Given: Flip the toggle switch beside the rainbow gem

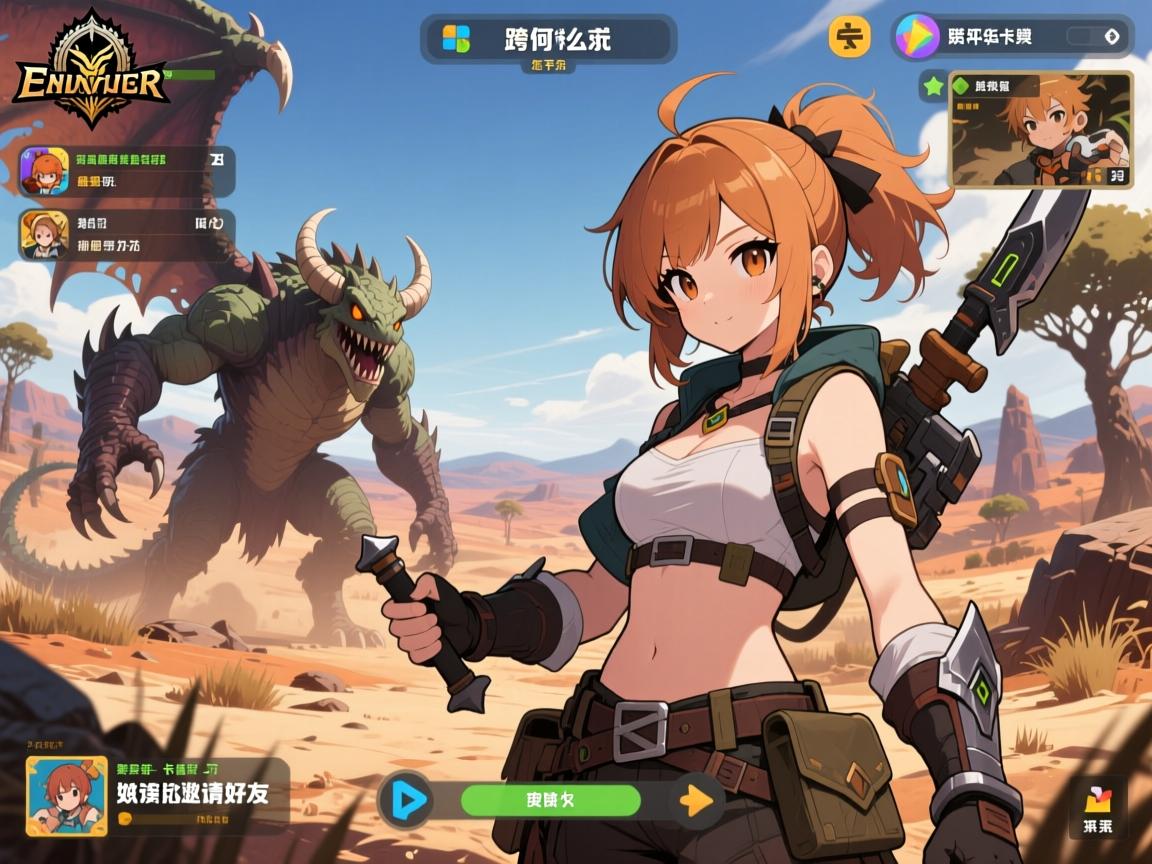Looking at the screenshot, I should pyautogui.click(x=1096, y=36).
